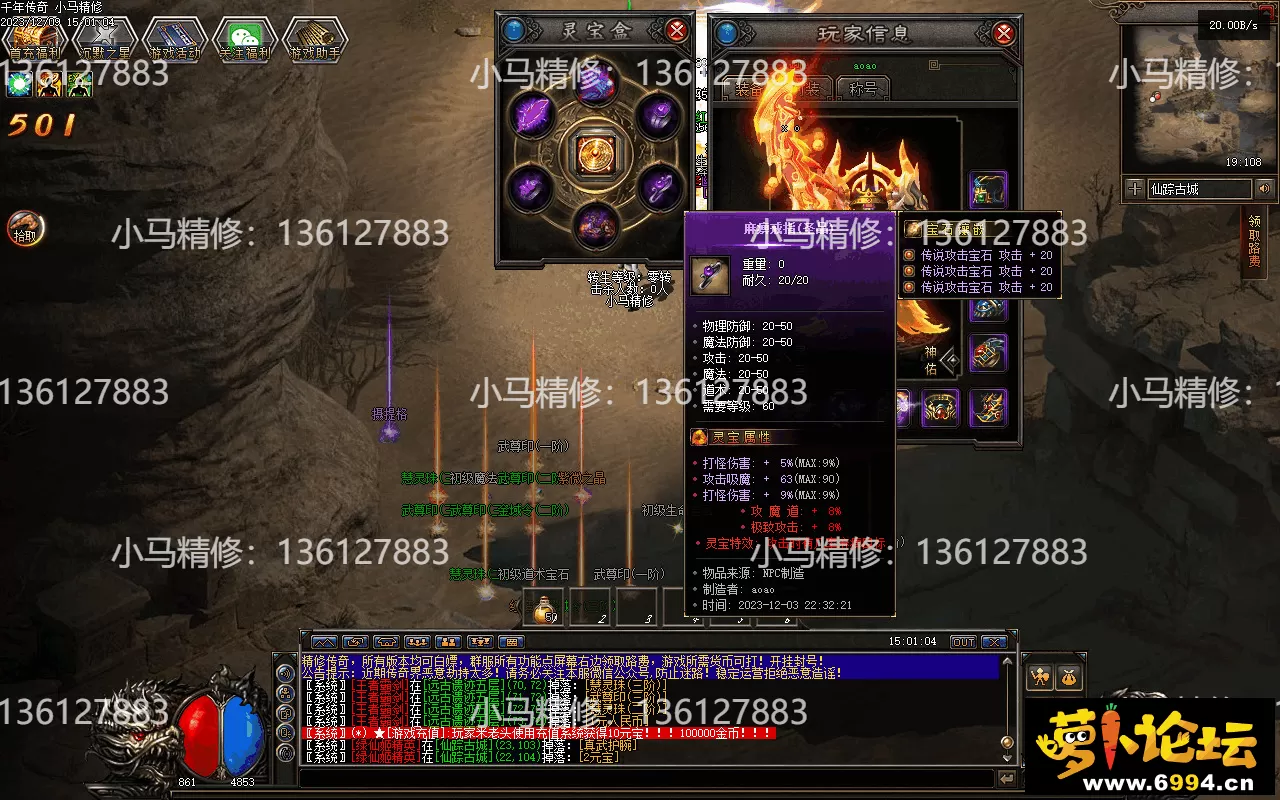Click the 拾取 pickup button

coord(22,229)
